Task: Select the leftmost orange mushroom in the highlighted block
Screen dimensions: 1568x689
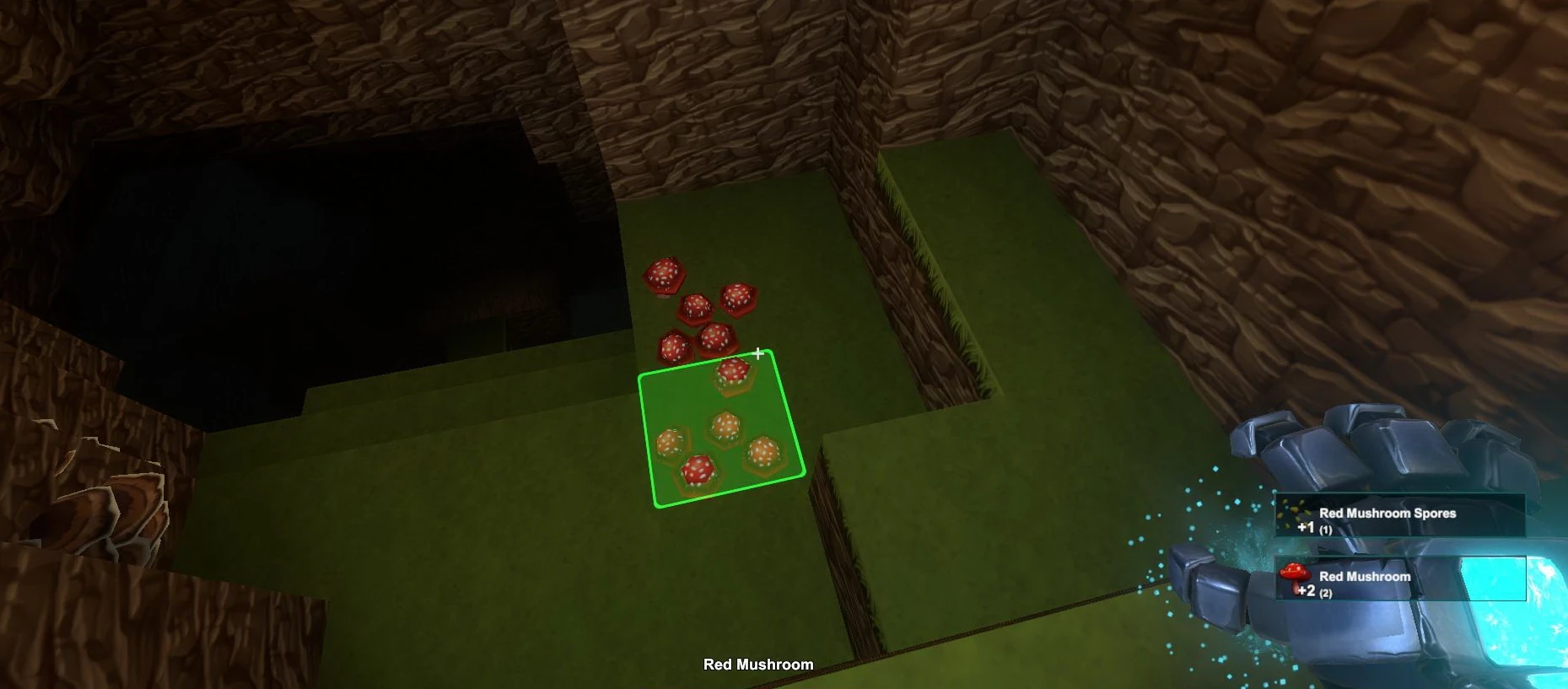Action: point(667,440)
